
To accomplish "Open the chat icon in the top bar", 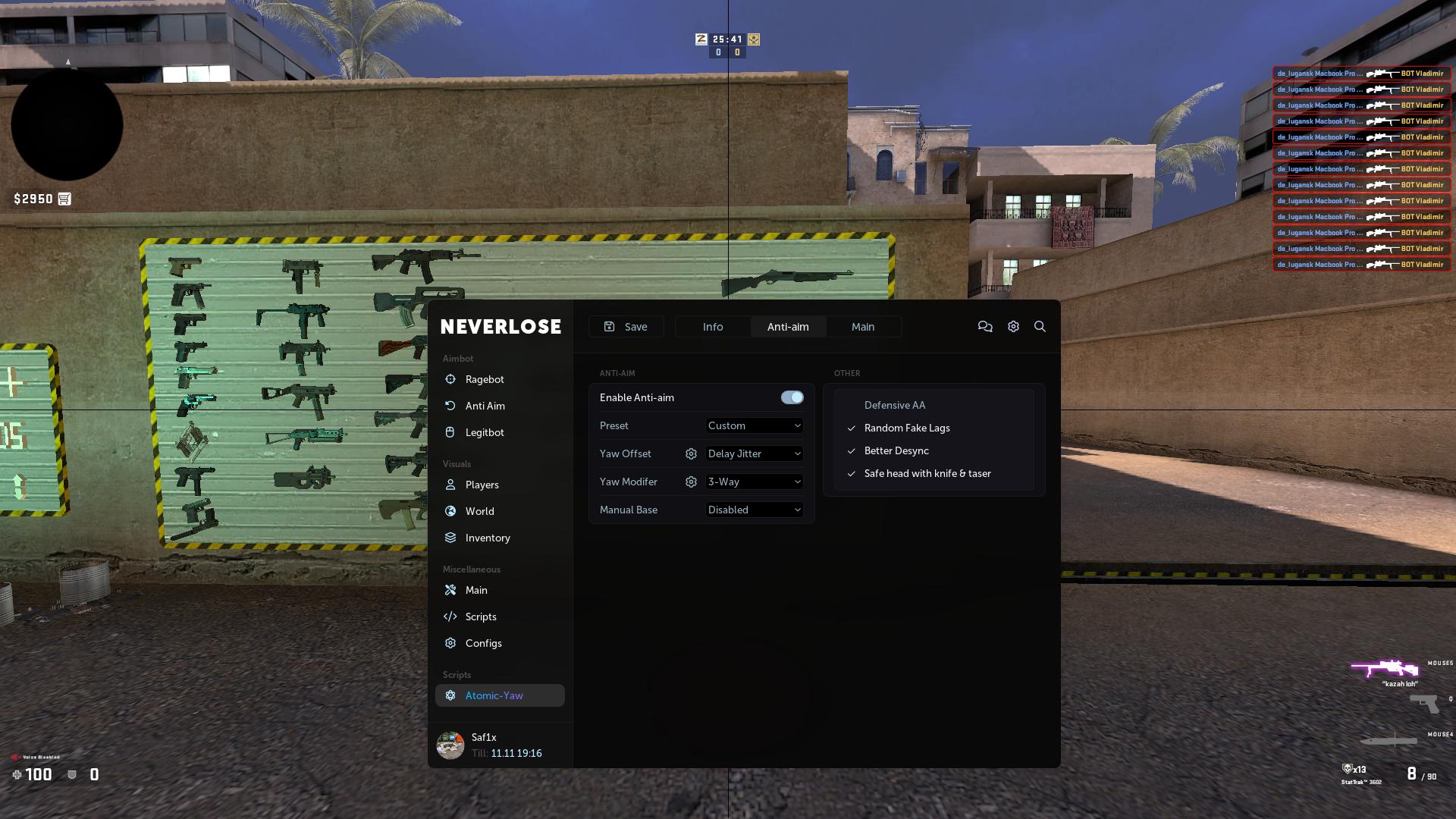I will coord(985,326).
